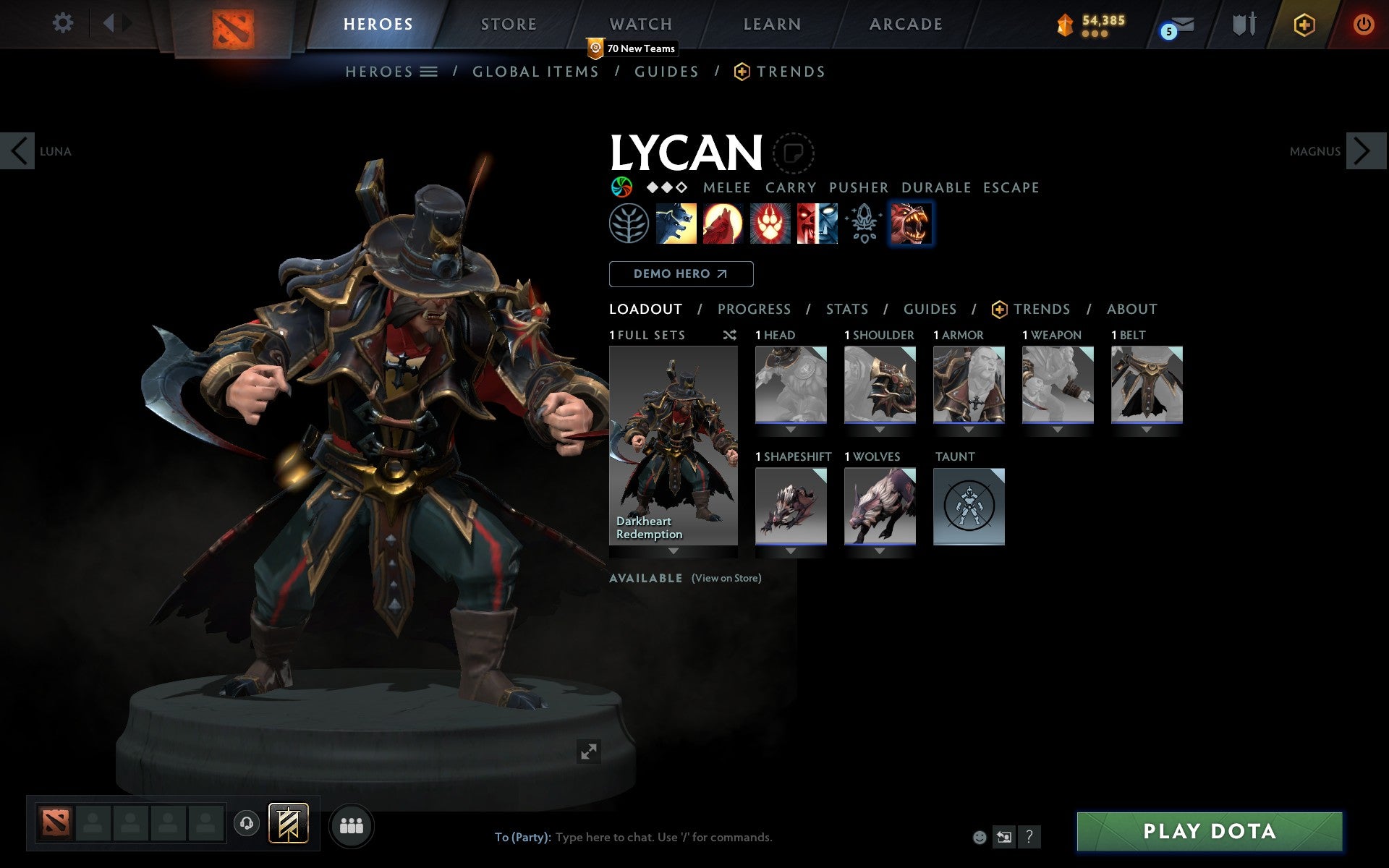
Task: Switch to the Progress tab
Action: [x=753, y=309]
